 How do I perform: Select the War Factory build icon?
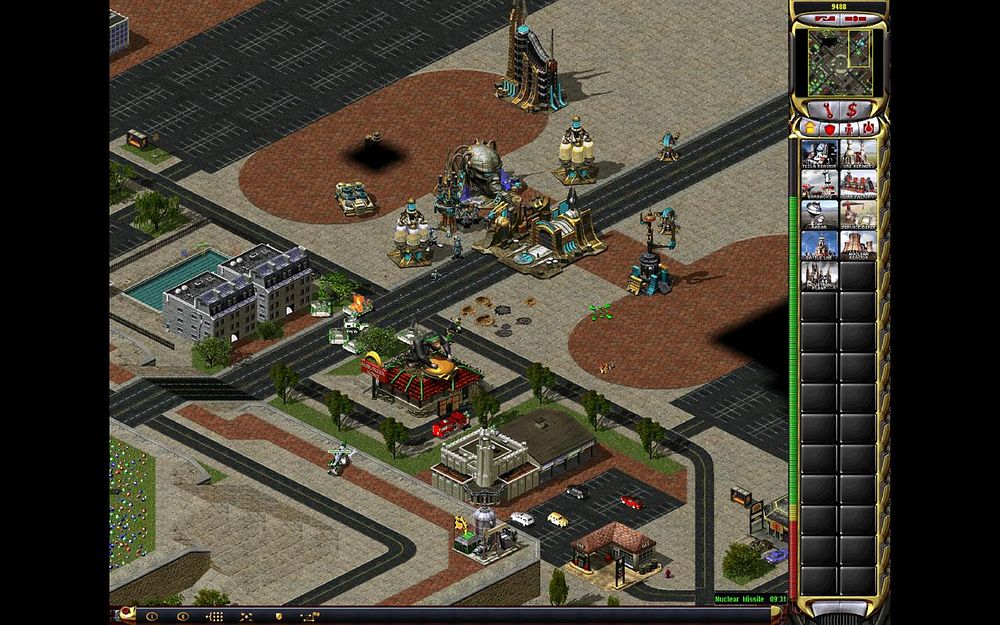tap(859, 184)
